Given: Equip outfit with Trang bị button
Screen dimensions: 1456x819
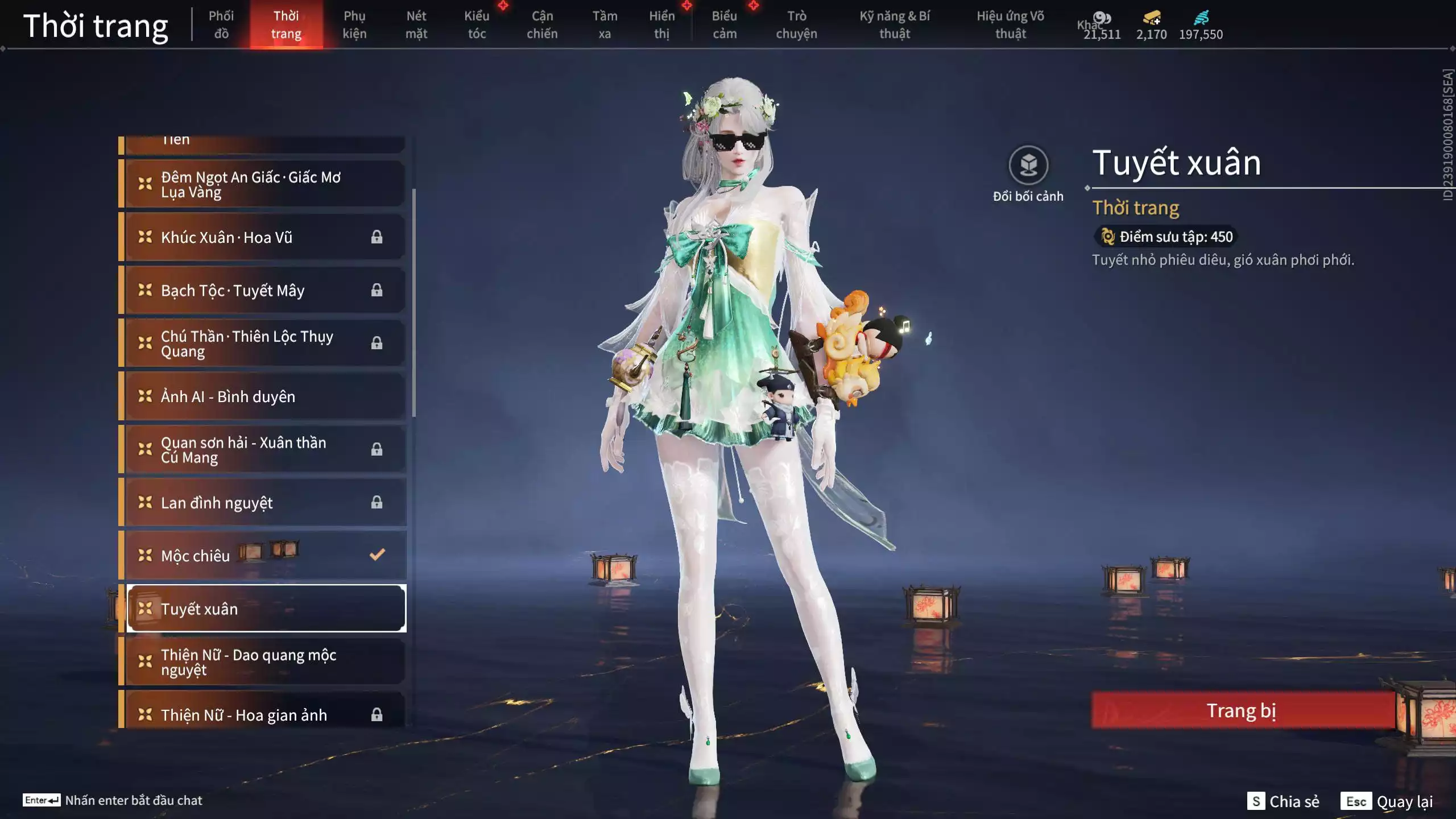Looking at the screenshot, I should tap(1242, 710).
